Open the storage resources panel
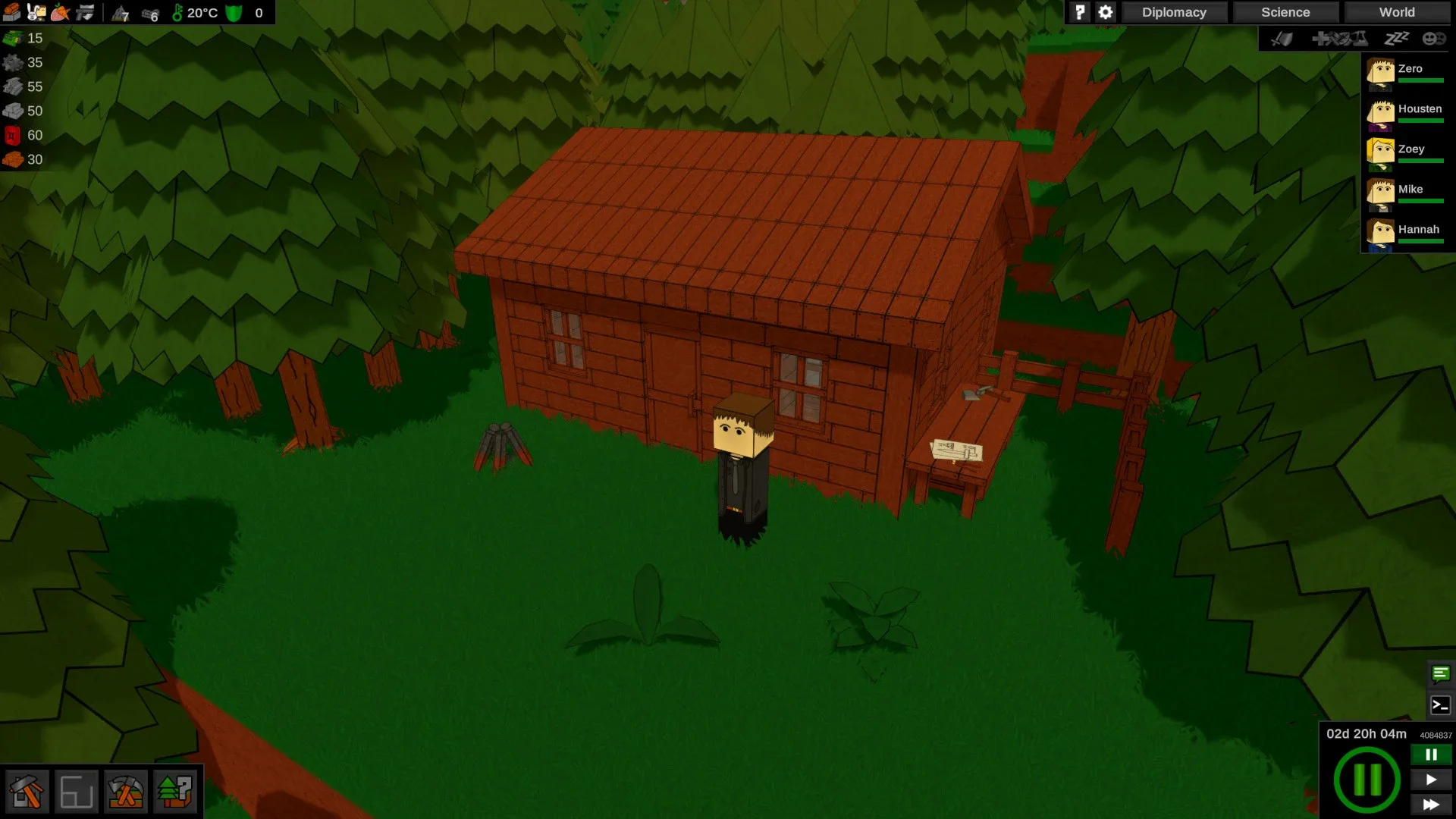 click(x=11, y=12)
